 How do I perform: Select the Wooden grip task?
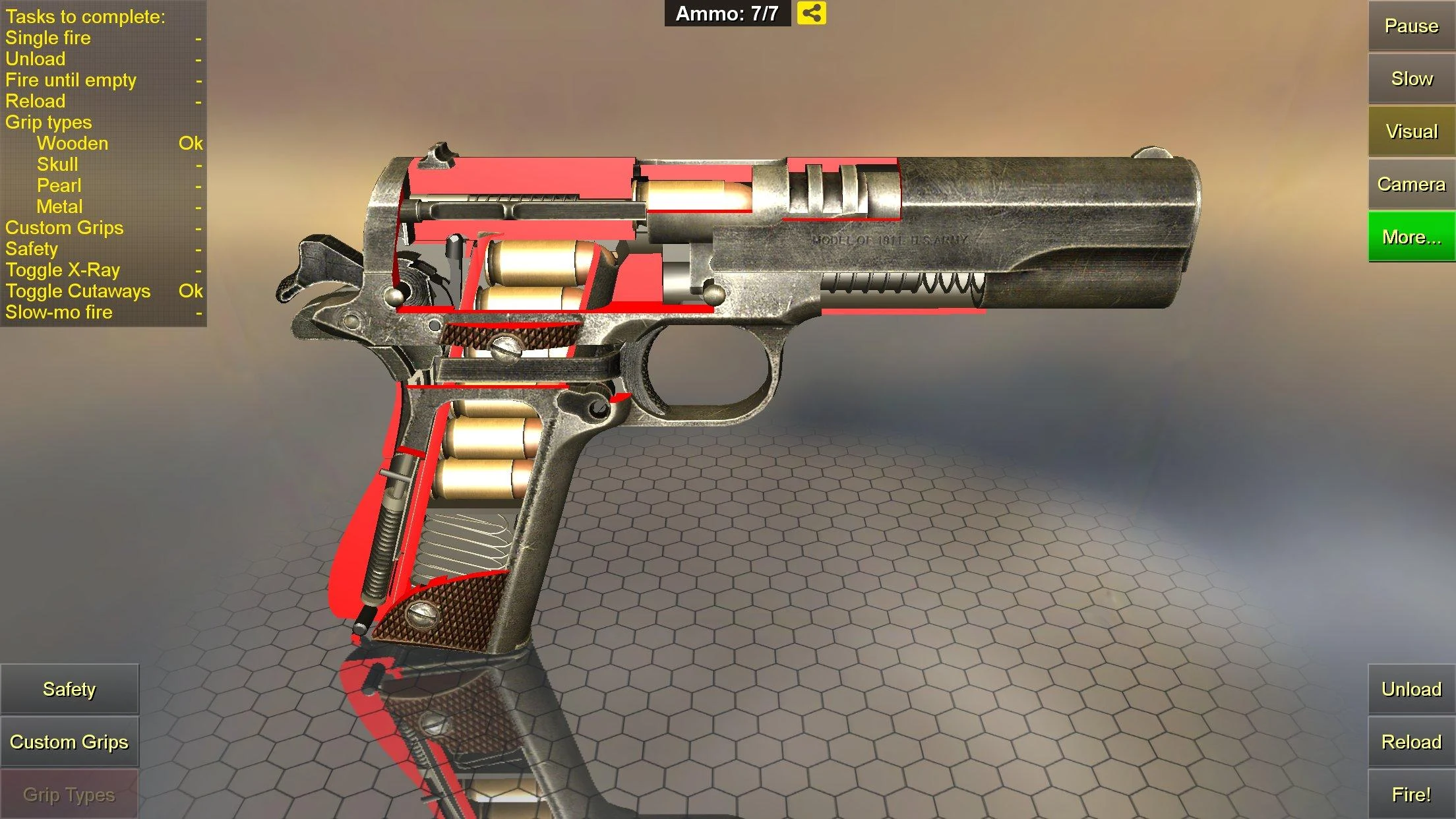click(73, 143)
